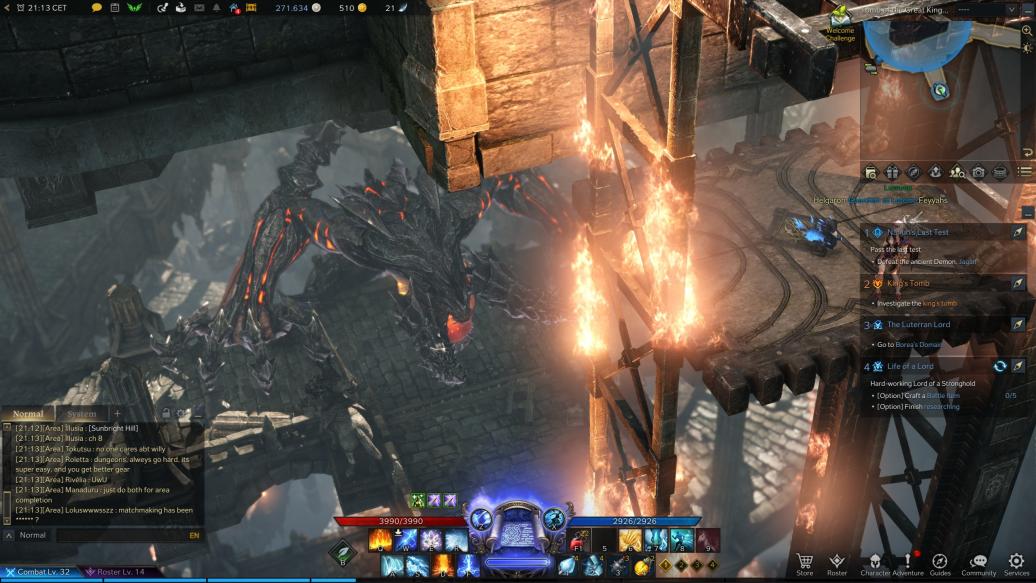Open the Community menu
Image resolution: width=1036 pixels, height=583 pixels.
tap(978, 562)
